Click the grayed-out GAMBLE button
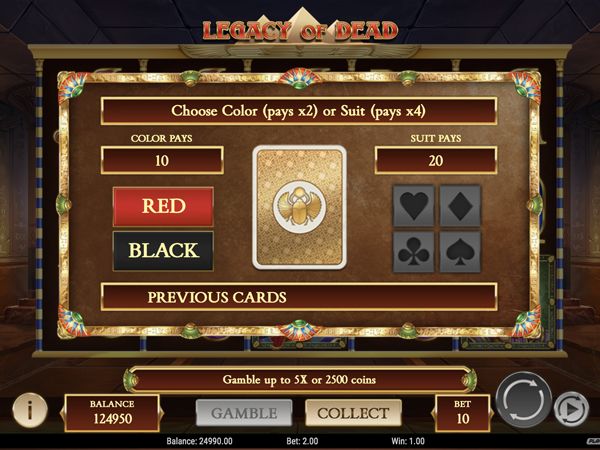The height and width of the screenshot is (450, 600). (x=244, y=412)
